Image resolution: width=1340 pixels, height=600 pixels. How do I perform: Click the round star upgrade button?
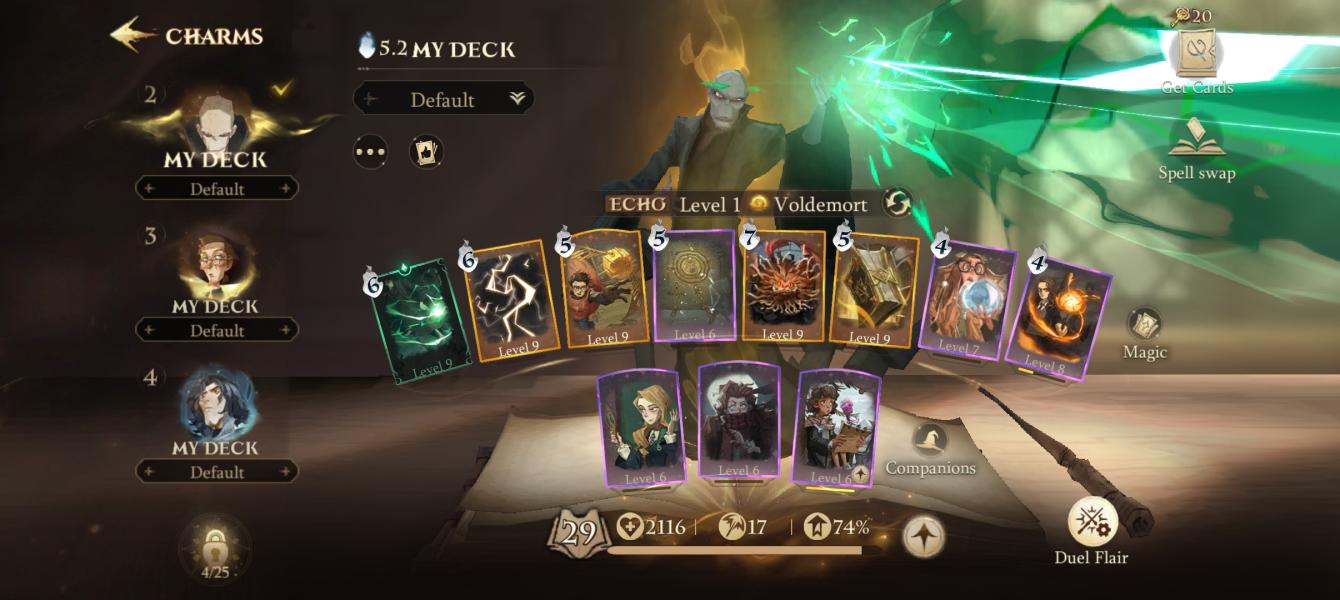923,537
